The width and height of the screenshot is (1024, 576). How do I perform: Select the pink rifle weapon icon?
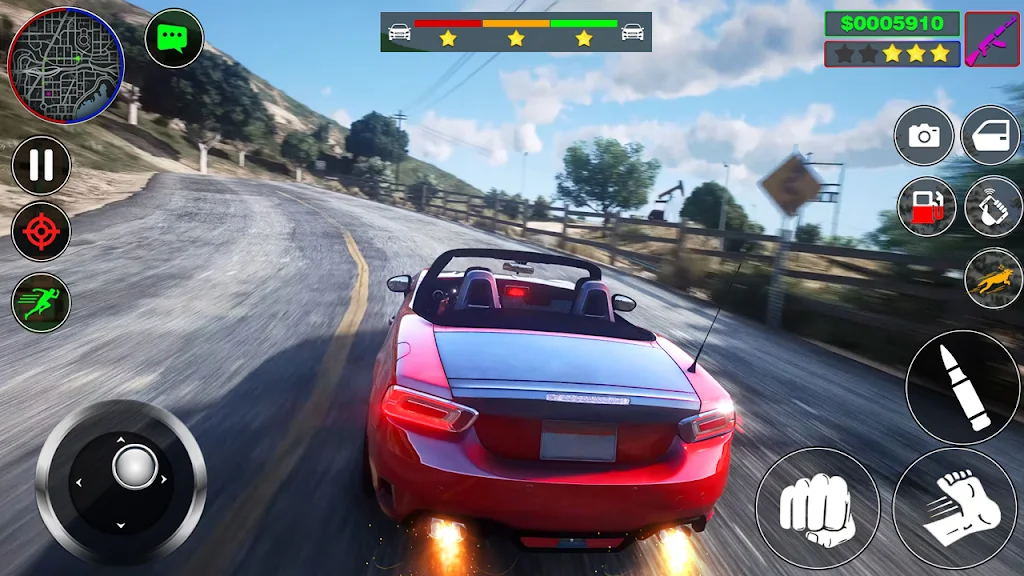991,39
